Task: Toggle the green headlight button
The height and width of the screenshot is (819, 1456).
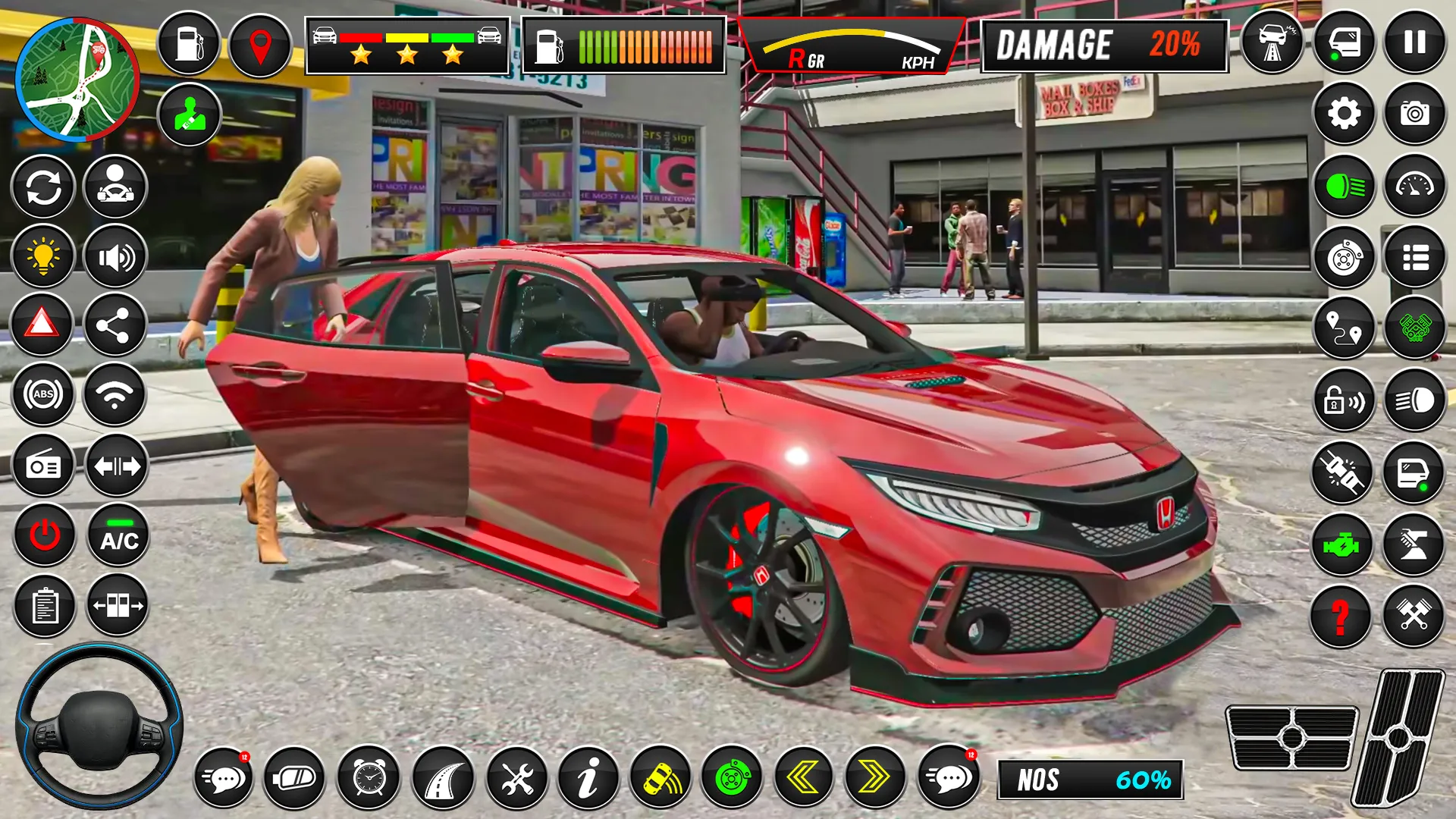Action: [1344, 186]
